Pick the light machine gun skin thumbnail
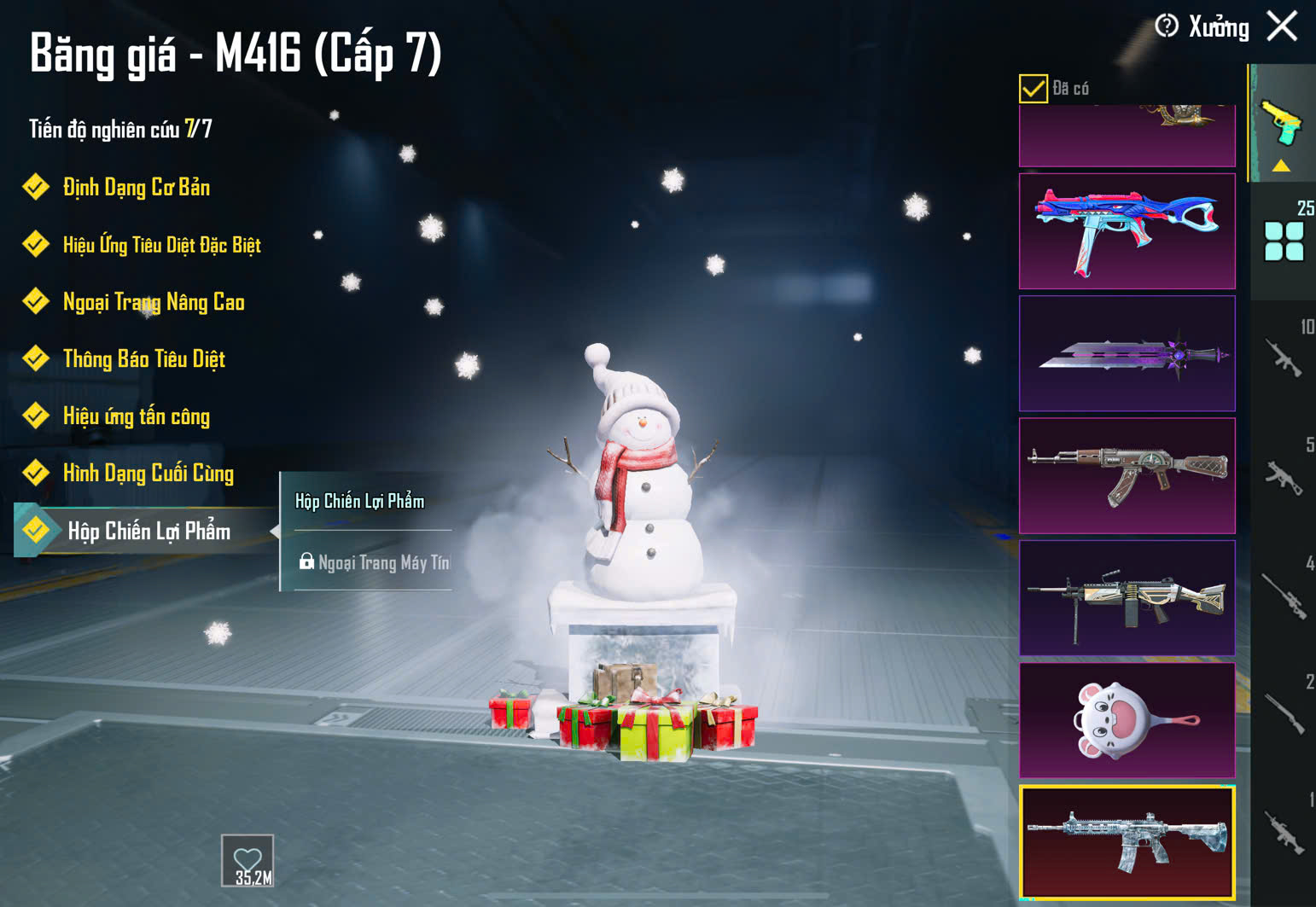 [1127, 598]
